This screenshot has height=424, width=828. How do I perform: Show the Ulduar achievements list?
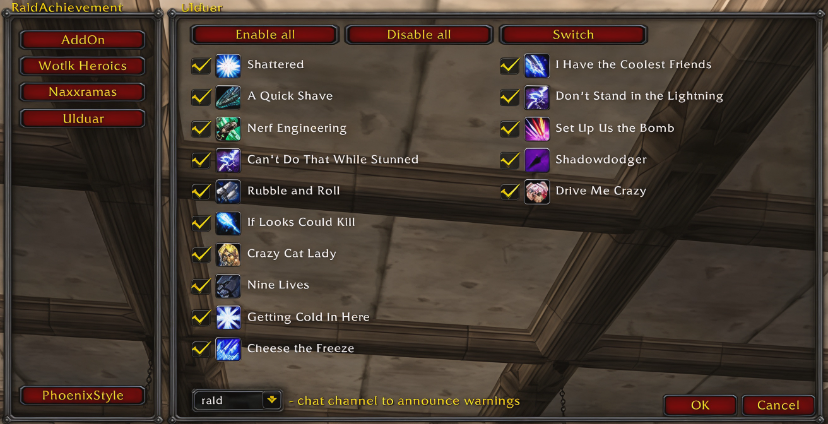[82, 118]
